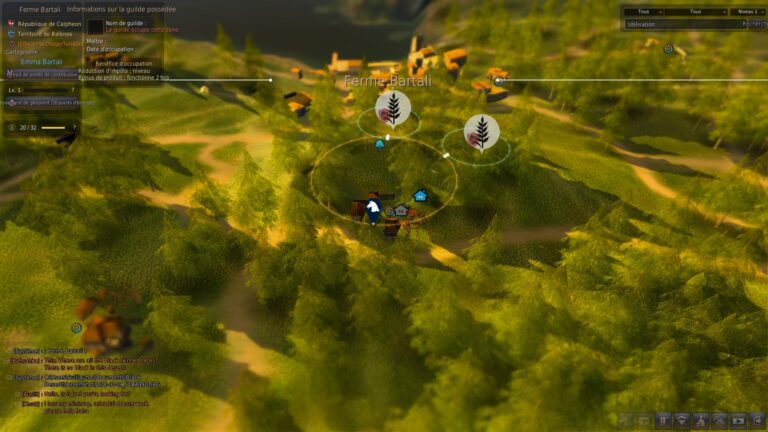This screenshot has height=432, width=768.
Task: Click the curved arrow icon in bottom bar
Action: coord(758,421)
